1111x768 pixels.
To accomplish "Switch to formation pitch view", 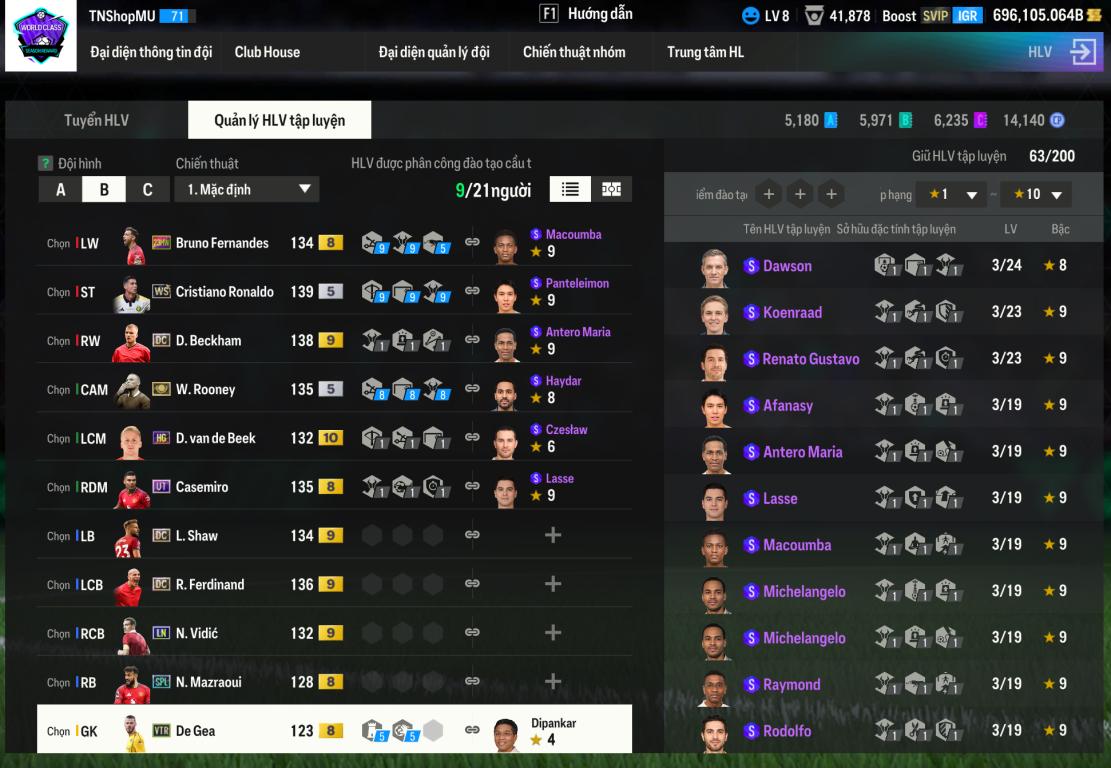I will point(611,189).
